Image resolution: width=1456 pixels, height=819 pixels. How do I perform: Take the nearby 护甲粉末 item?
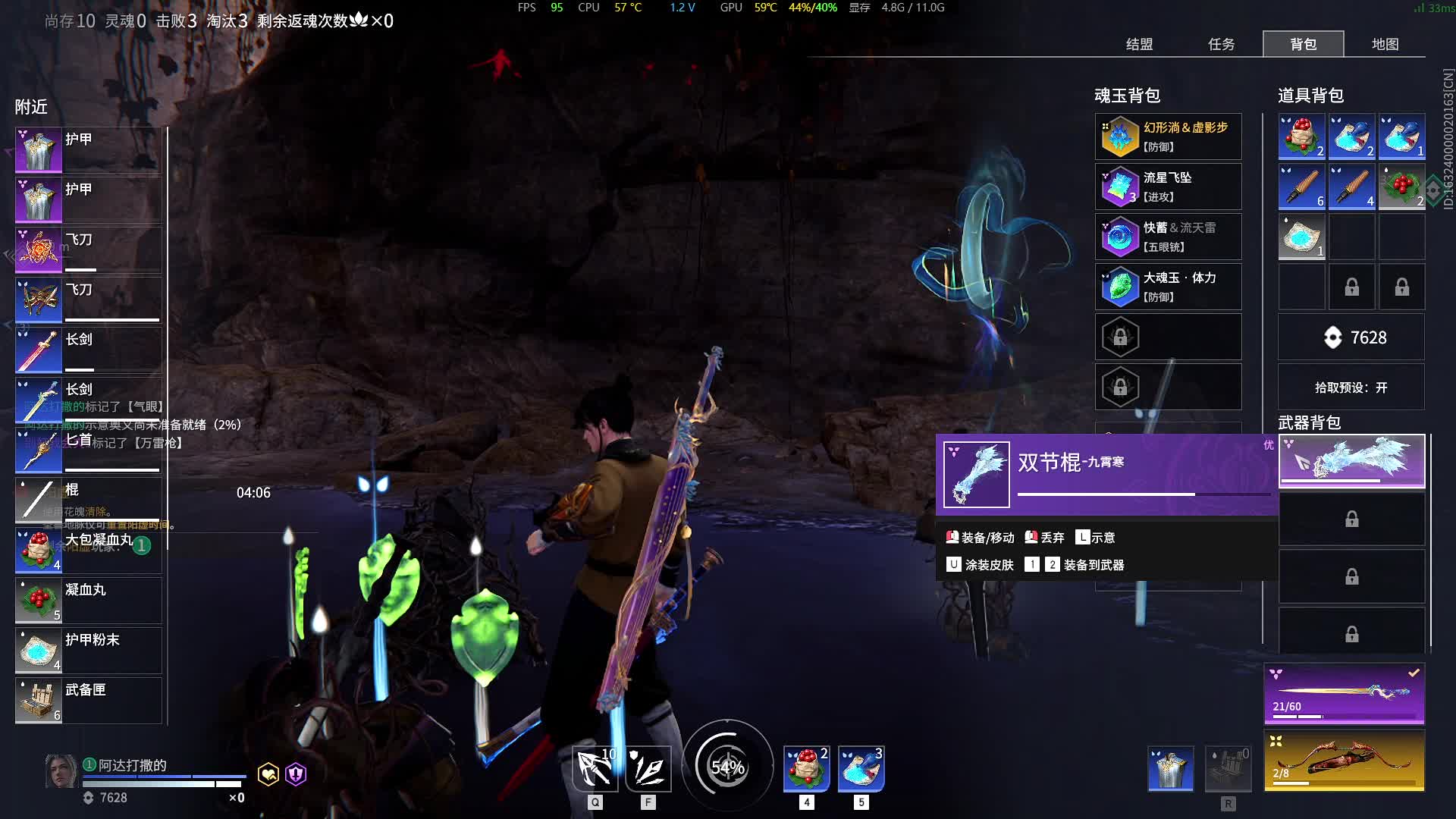click(x=88, y=650)
